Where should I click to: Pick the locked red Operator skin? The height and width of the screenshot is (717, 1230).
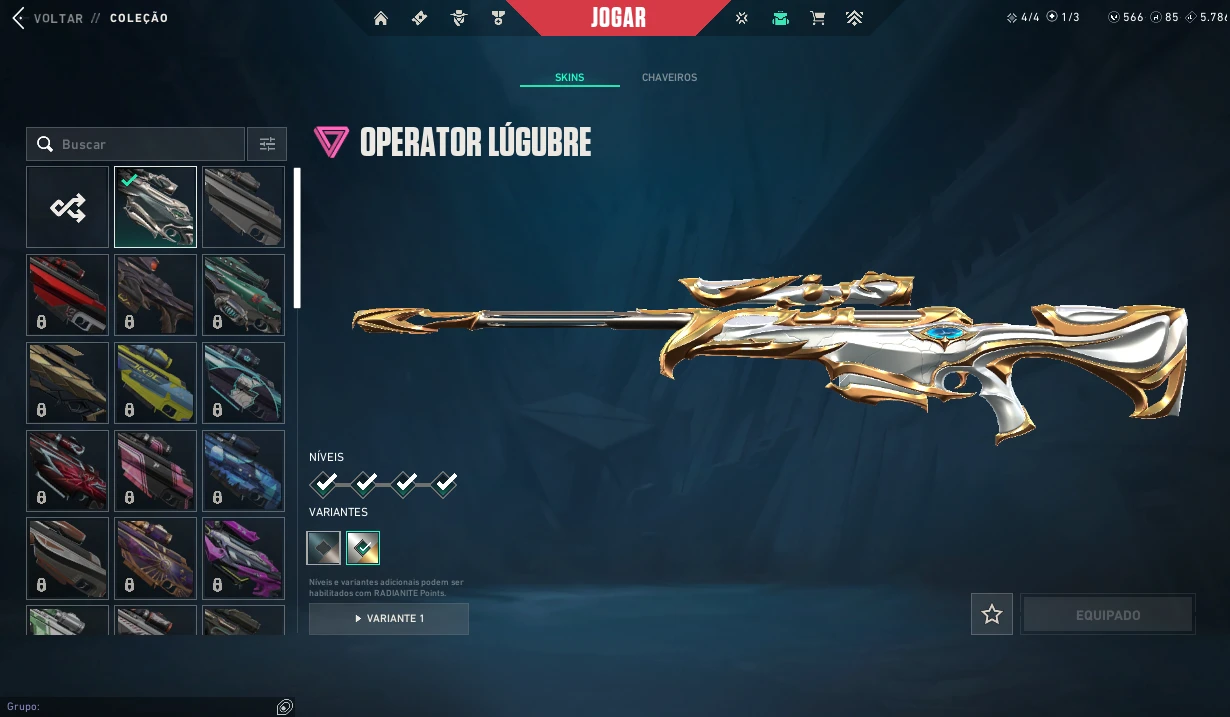[x=68, y=295]
